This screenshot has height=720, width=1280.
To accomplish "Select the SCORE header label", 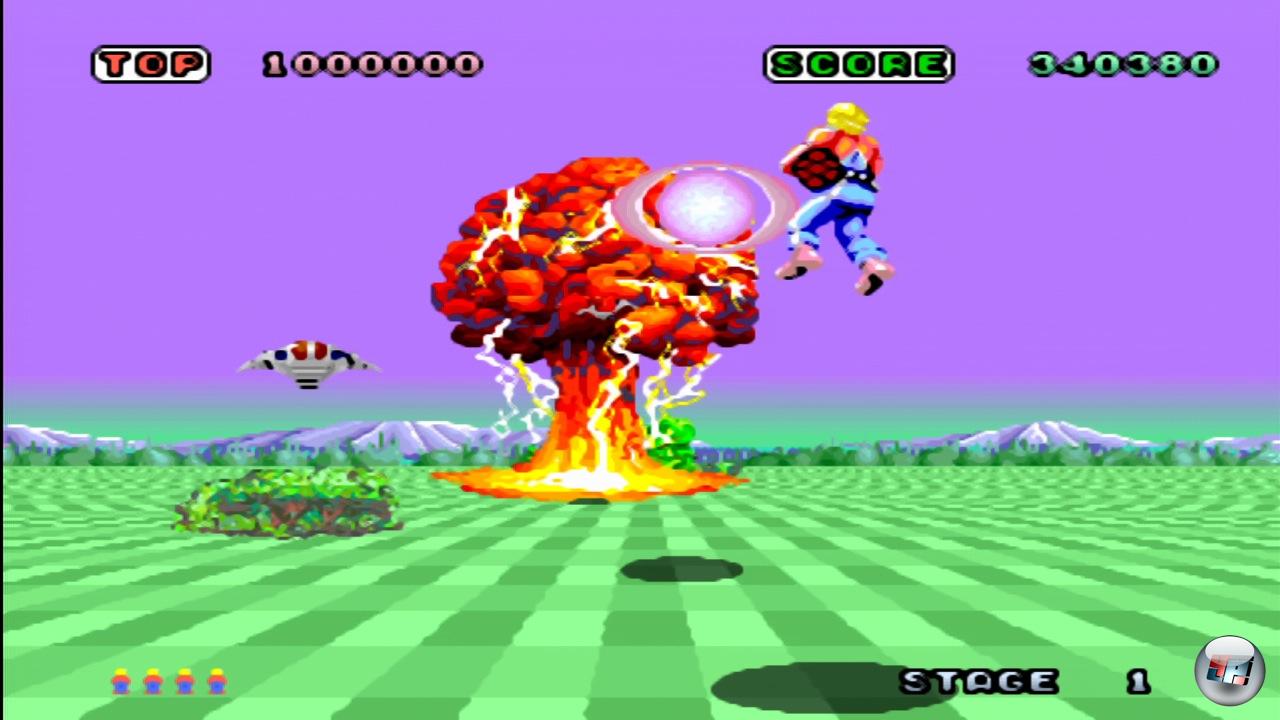I will (858, 63).
